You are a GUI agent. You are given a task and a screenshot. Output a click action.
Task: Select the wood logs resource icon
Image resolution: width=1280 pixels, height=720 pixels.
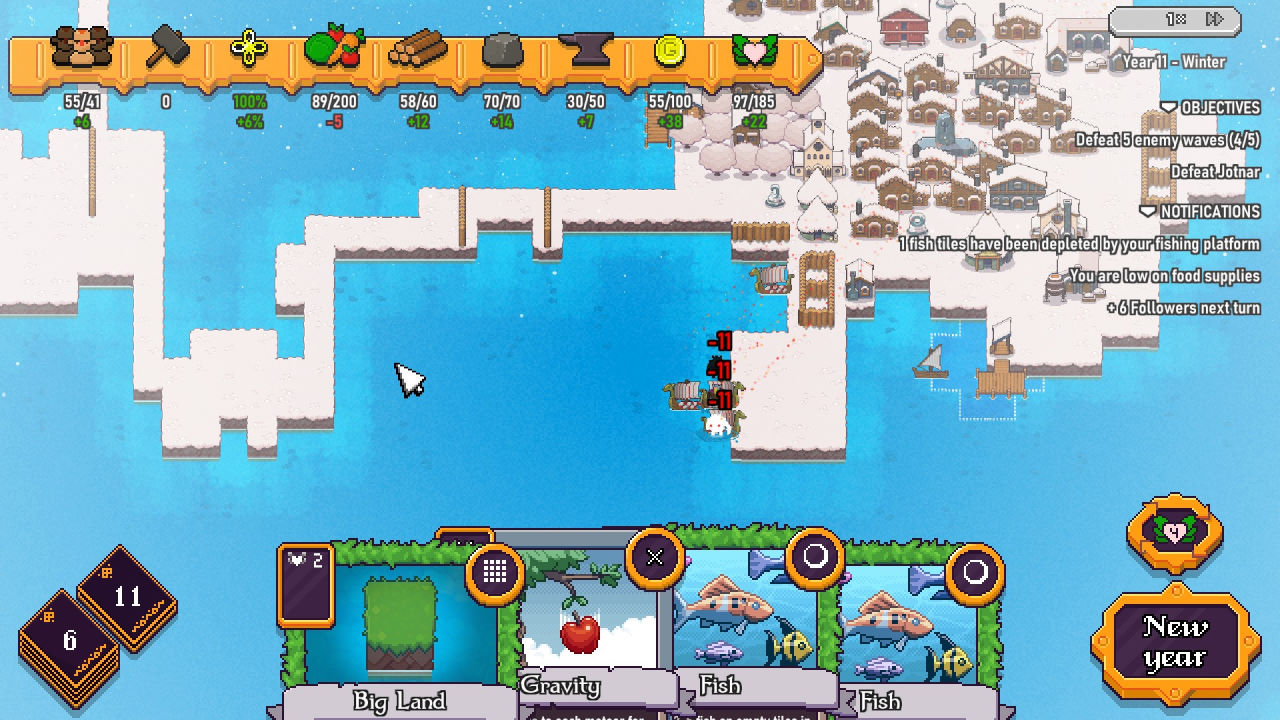tap(418, 48)
